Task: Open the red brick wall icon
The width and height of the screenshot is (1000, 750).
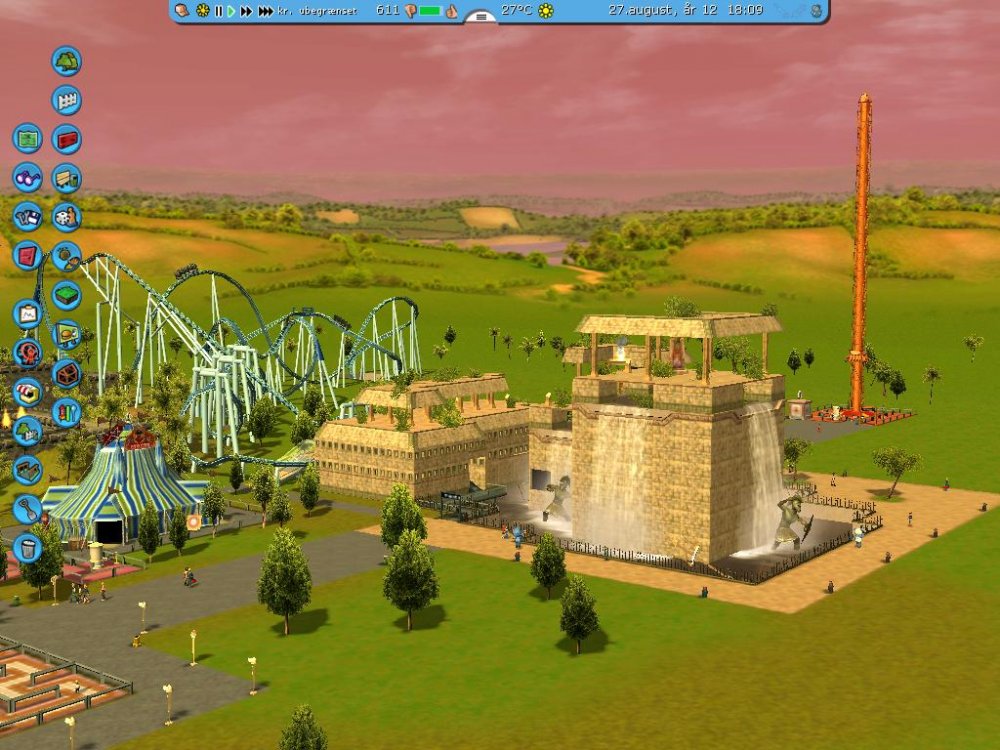Action: (66, 139)
